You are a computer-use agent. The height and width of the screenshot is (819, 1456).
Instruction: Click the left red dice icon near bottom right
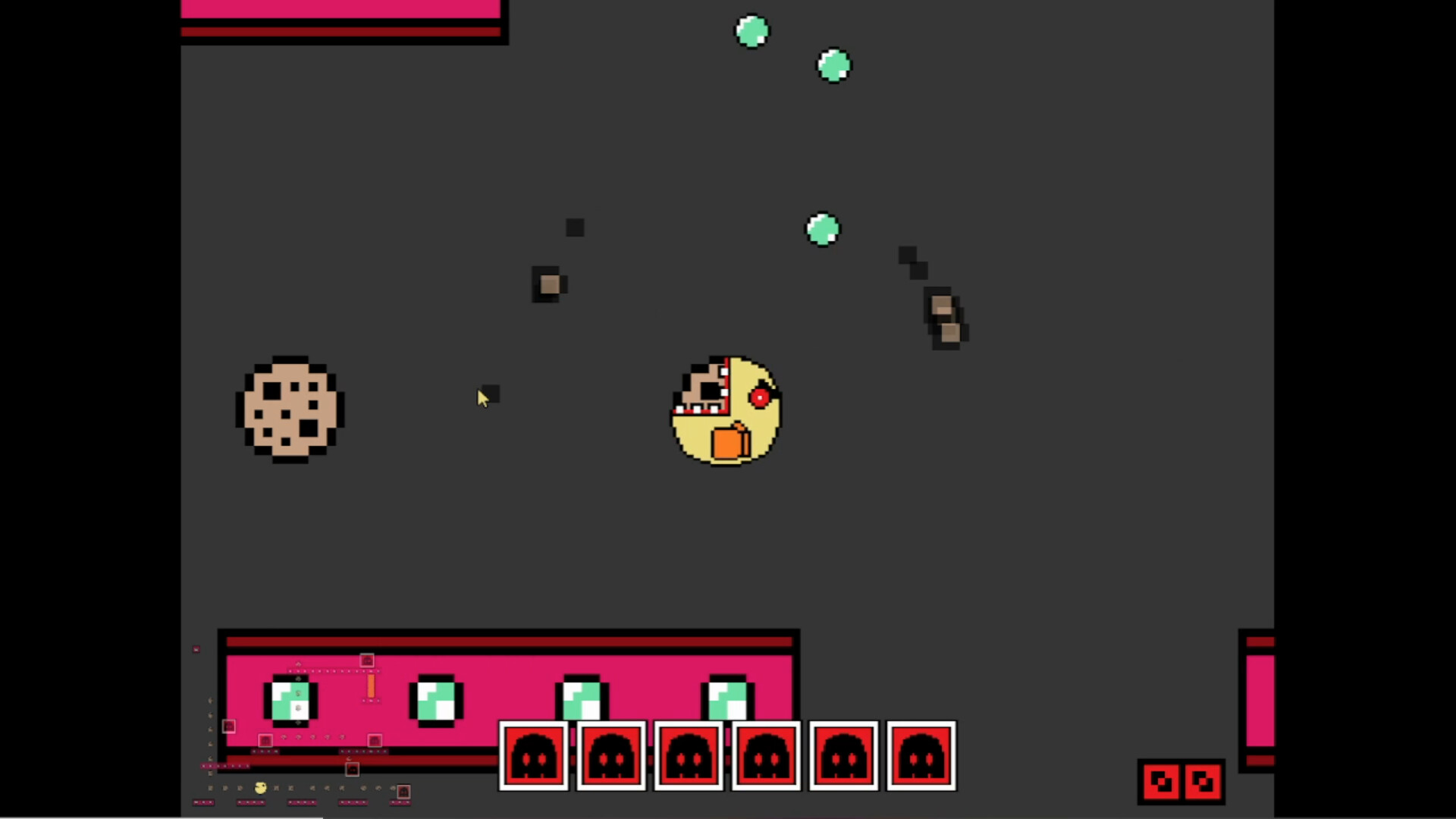(1163, 780)
